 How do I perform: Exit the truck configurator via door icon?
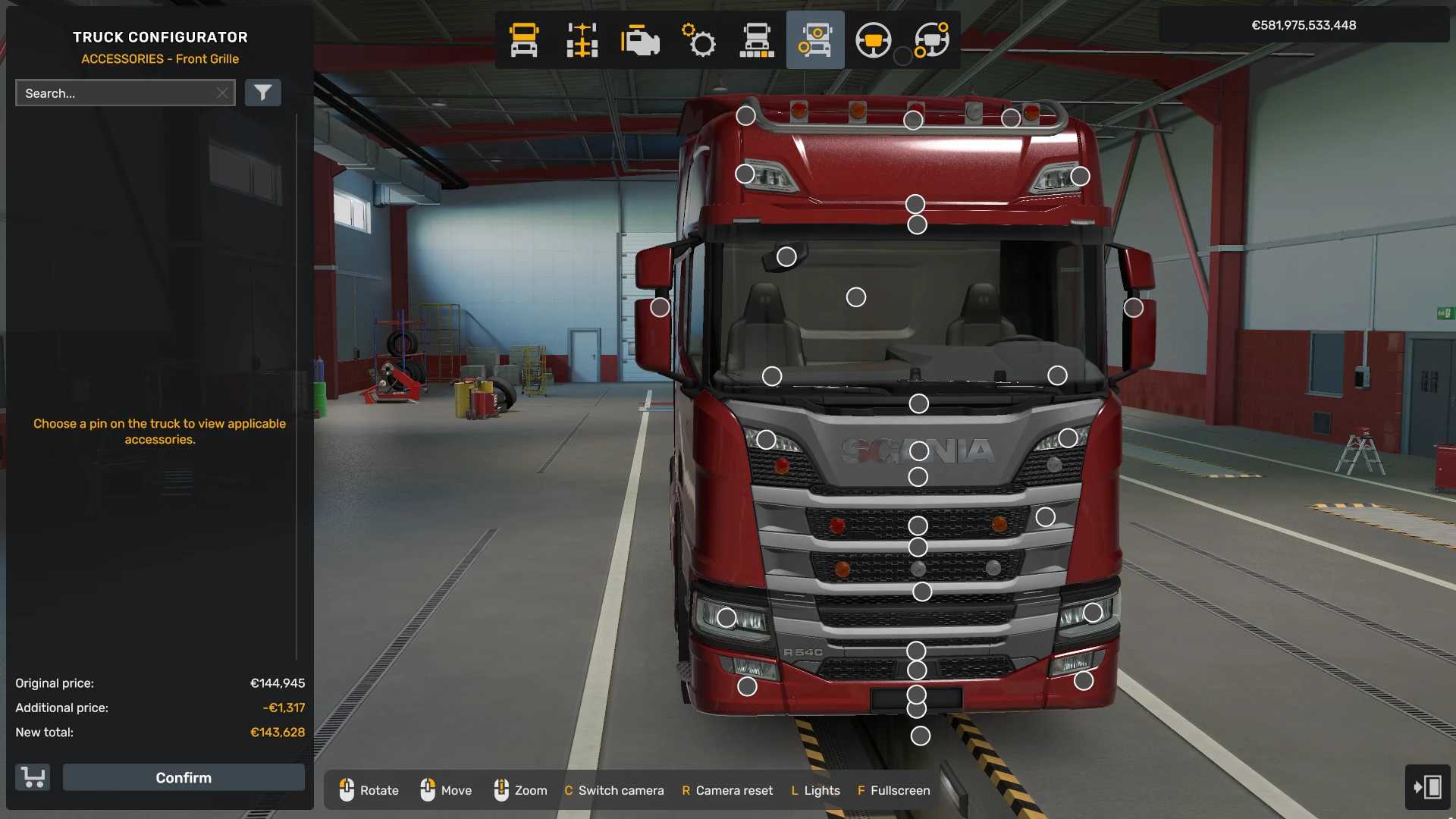point(1427,786)
